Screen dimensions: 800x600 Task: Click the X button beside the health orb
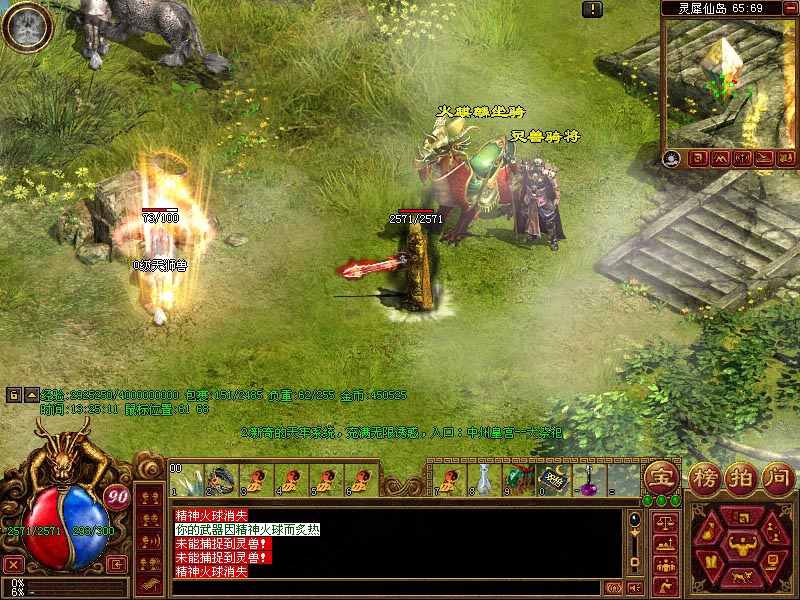coord(13,564)
